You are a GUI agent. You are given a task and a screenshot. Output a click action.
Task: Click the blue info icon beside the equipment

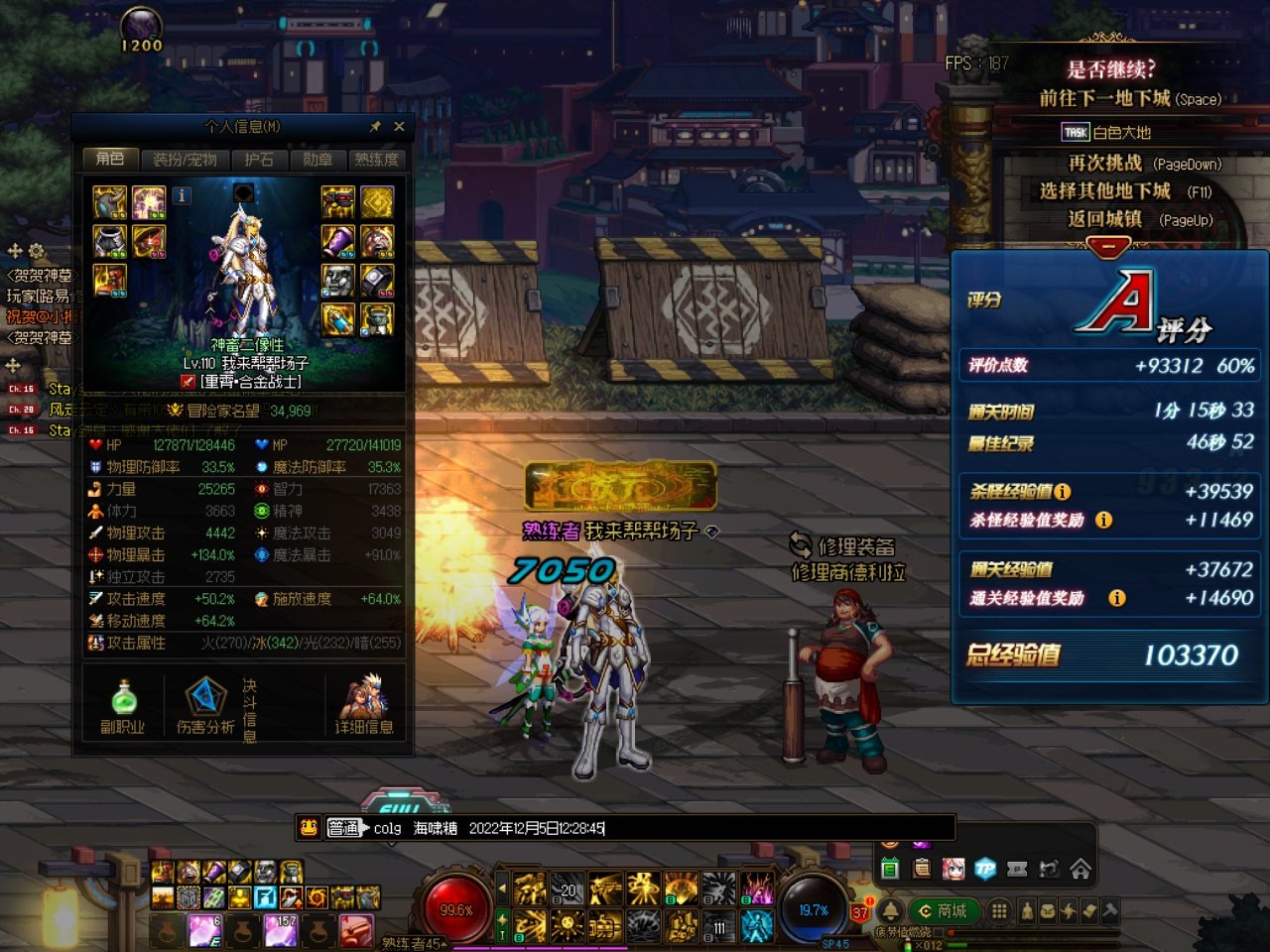pos(182,195)
